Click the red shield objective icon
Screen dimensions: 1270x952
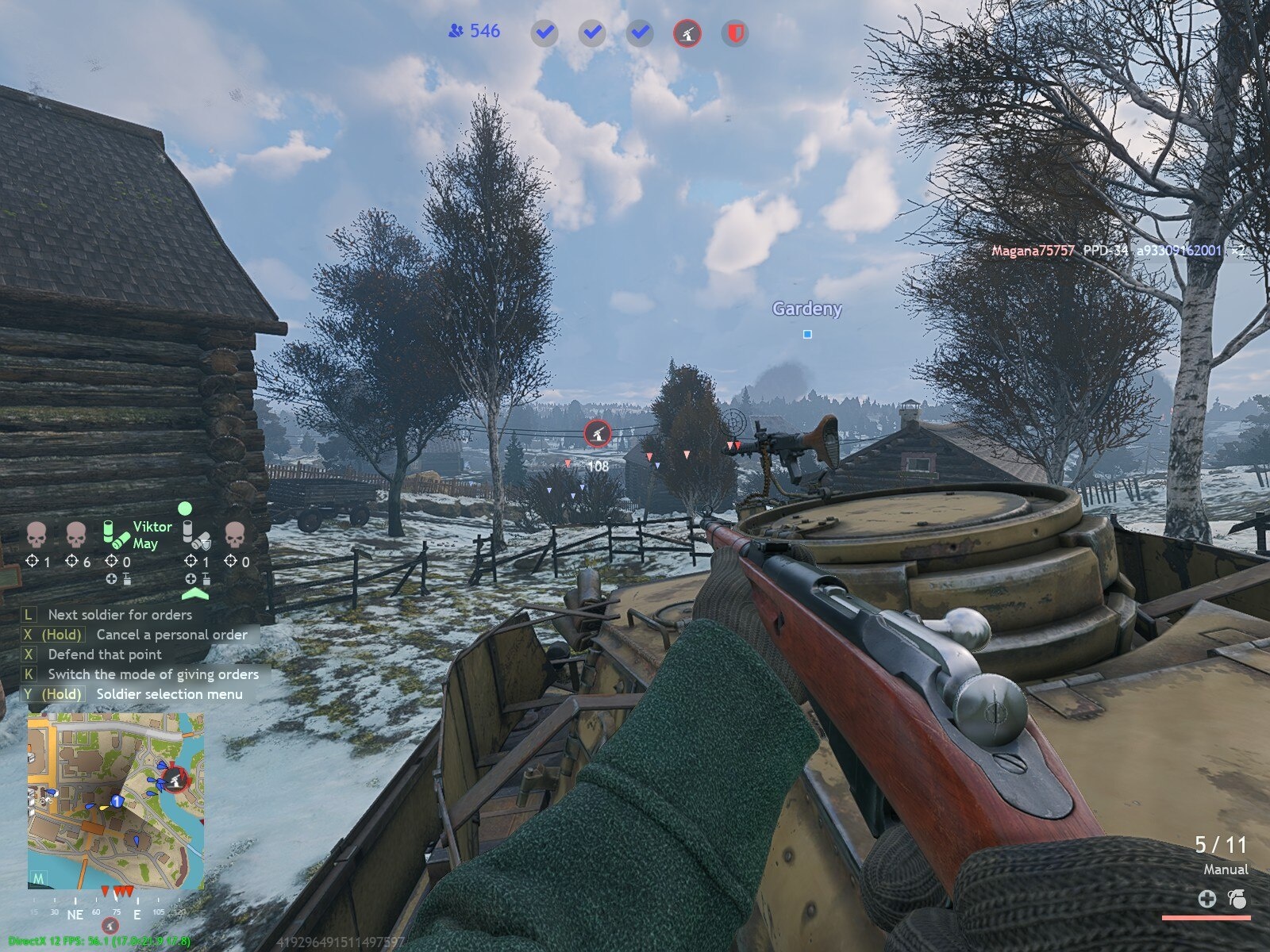735,33
